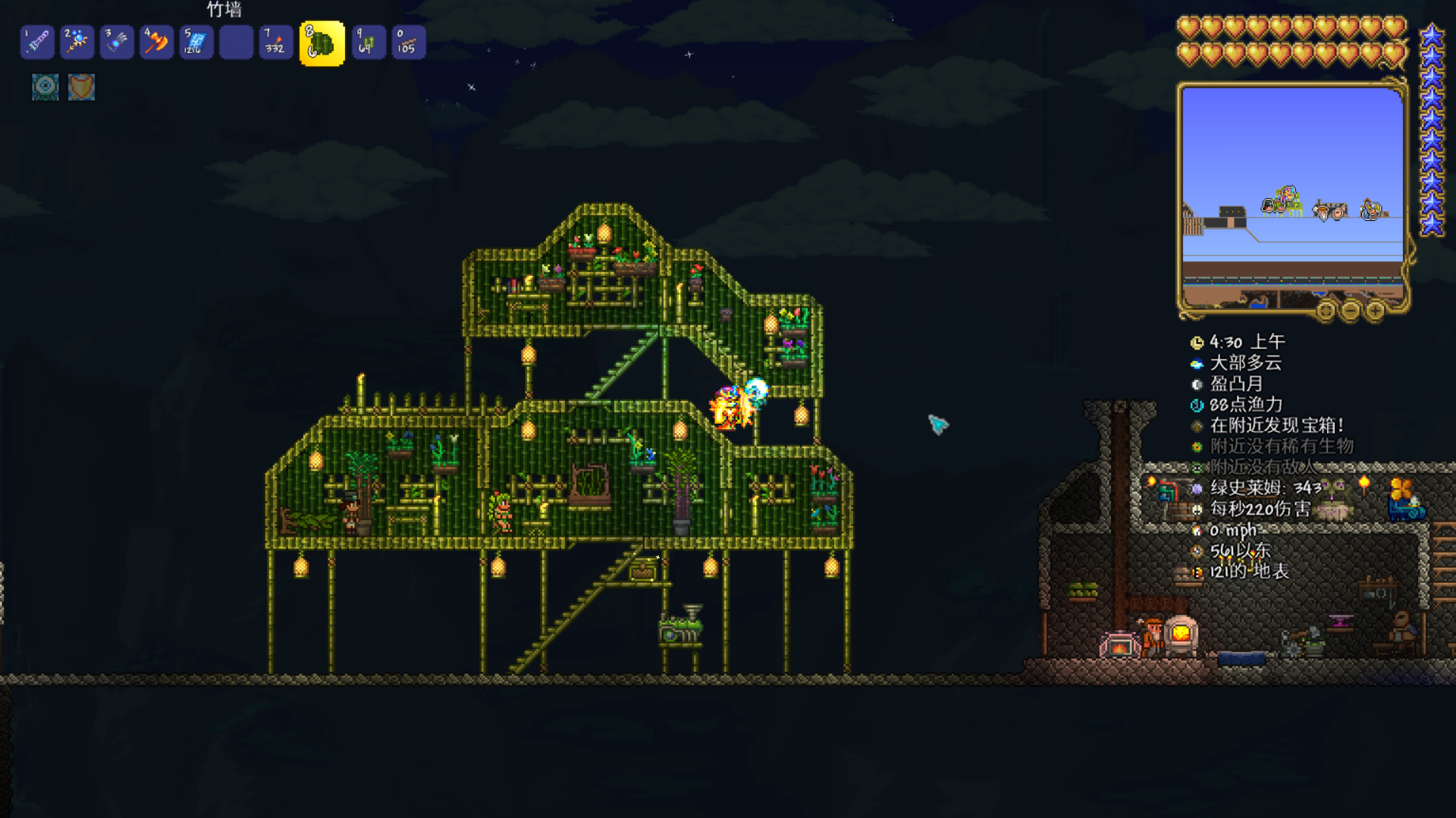Select the rope stack of 105

point(408,42)
